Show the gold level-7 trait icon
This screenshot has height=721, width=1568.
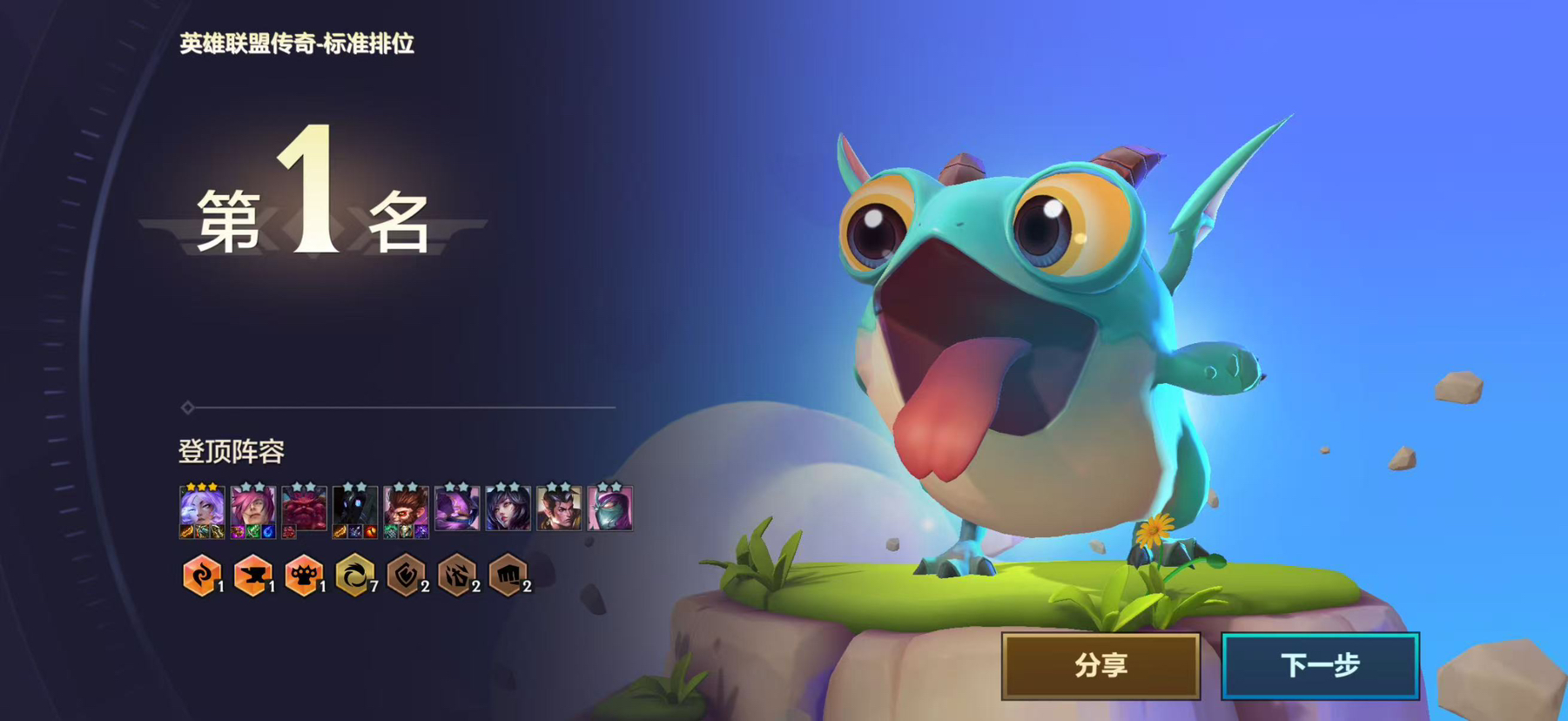click(x=354, y=576)
